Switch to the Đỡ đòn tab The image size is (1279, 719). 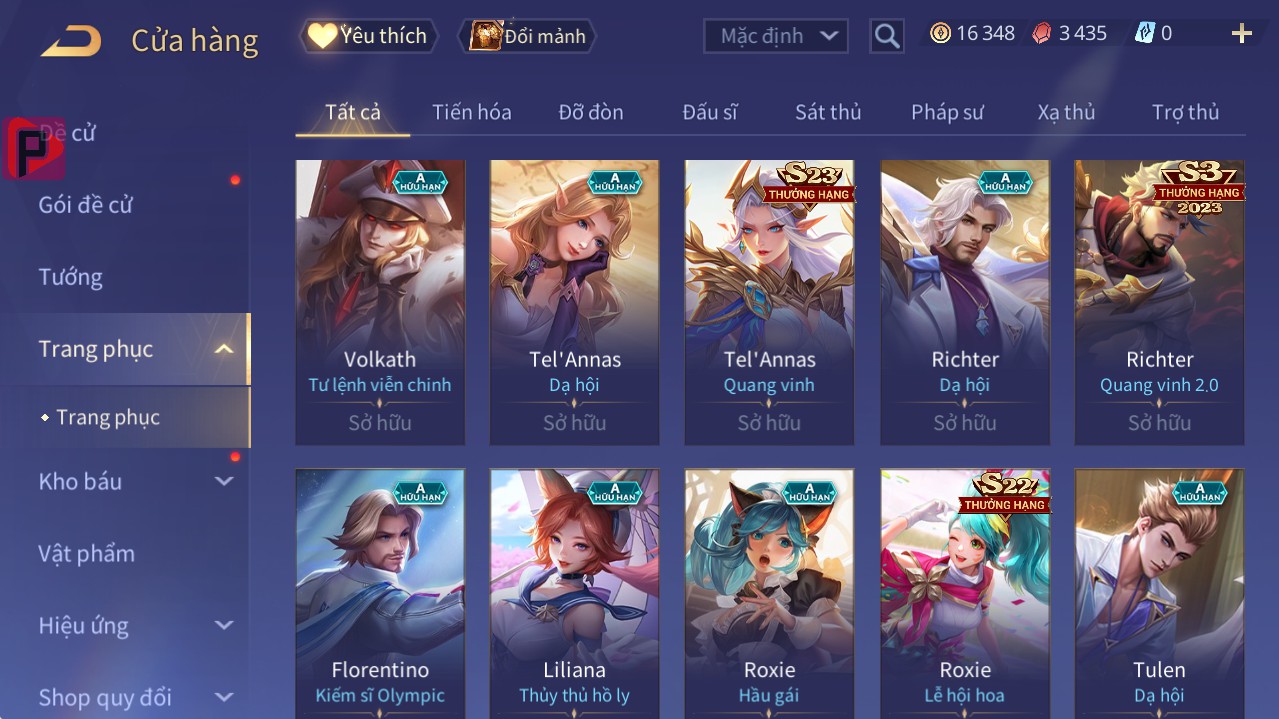pyautogui.click(x=591, y=112)
